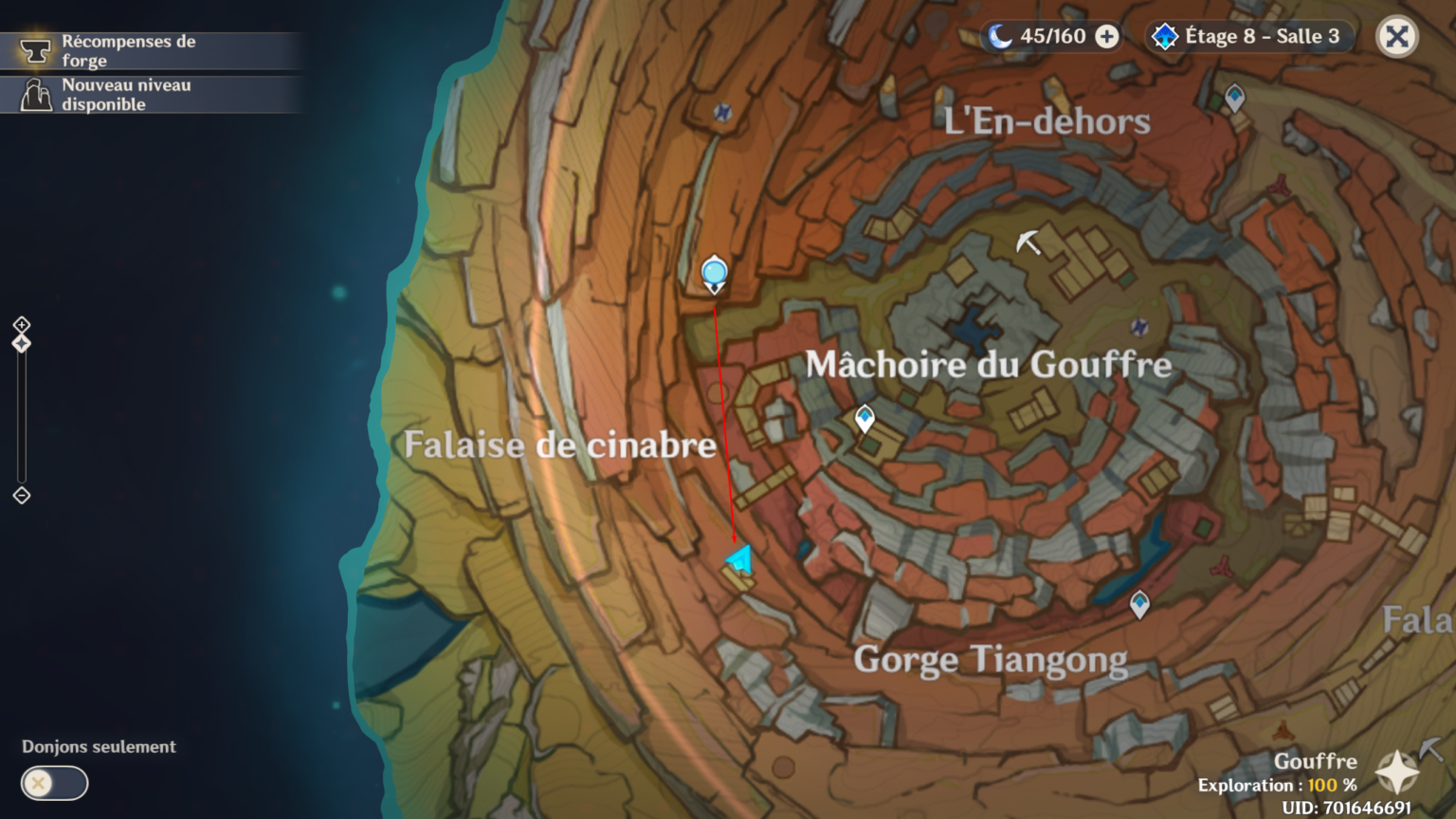Screen dimensions: 1456x819
Task: Zoom in the map with the plus
Action: (x=22, y=325)
